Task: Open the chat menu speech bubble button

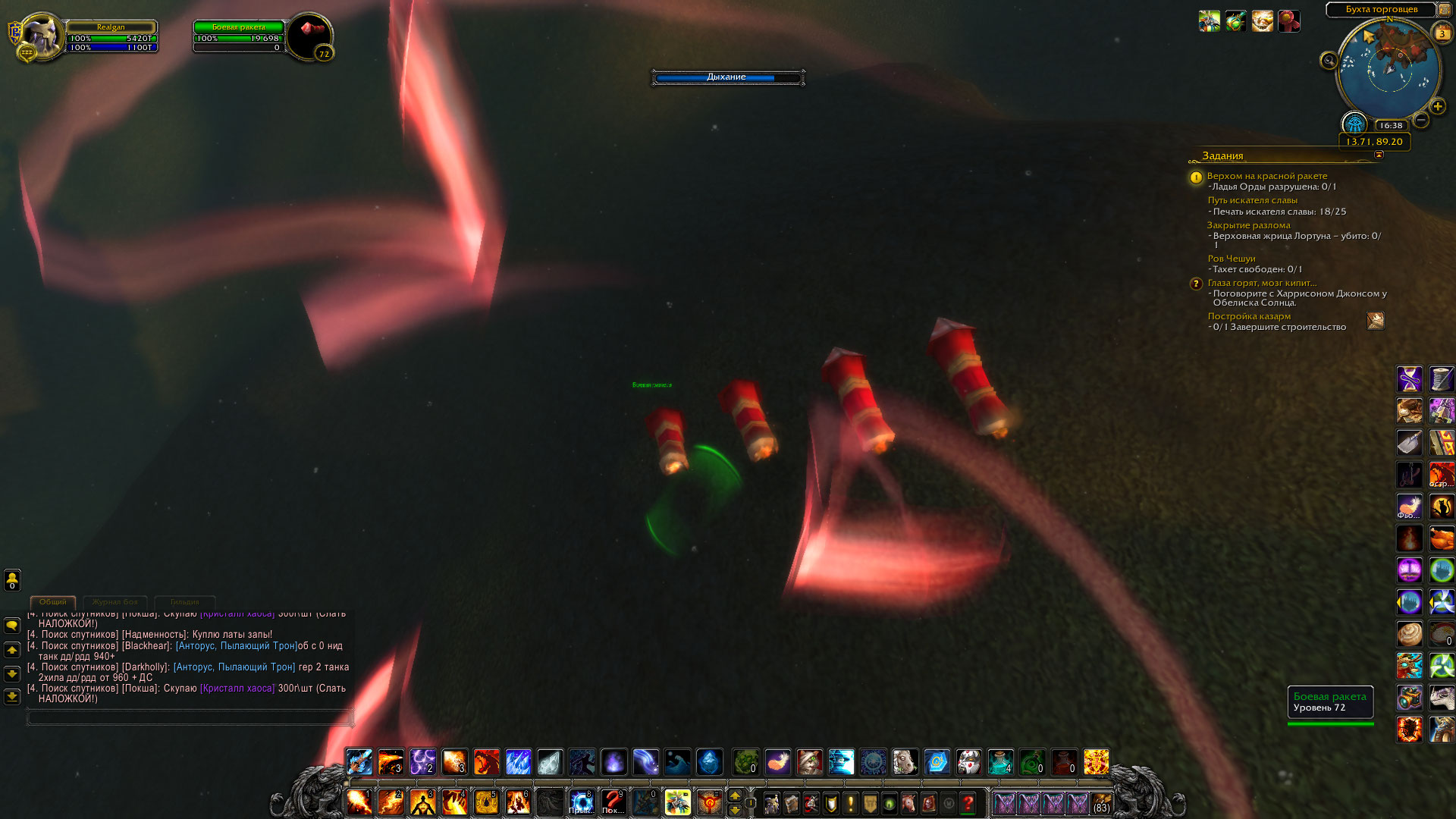Action: pos(12,626)
